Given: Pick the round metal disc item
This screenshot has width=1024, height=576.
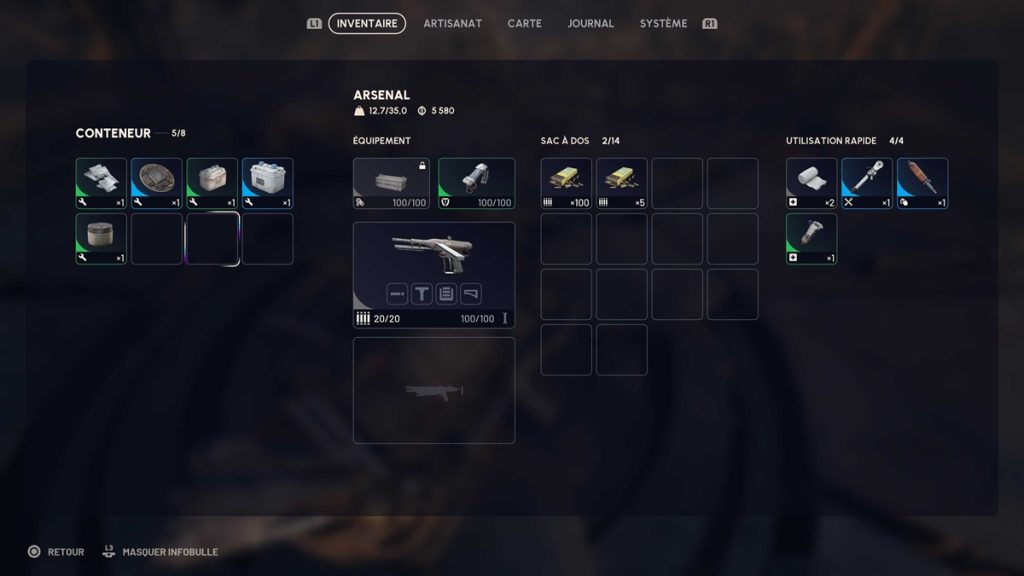Looking at the screenshot, I should click(x=157, y=183).
